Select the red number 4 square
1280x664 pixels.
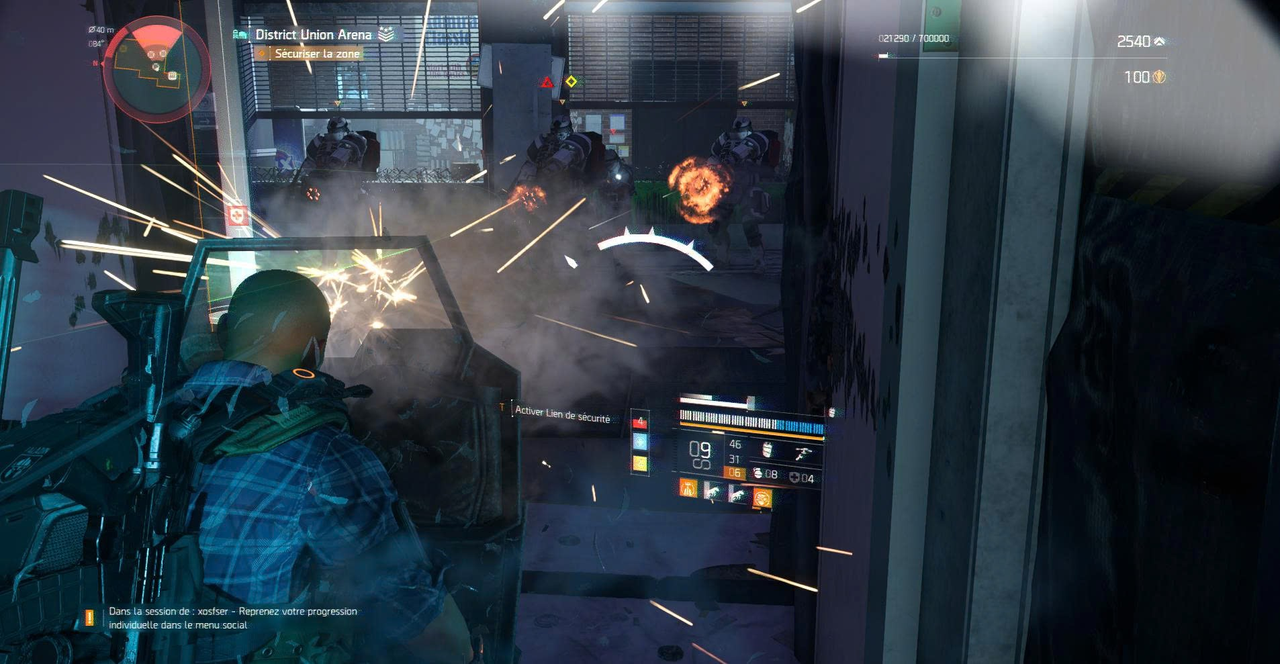(x=640, y=424)
